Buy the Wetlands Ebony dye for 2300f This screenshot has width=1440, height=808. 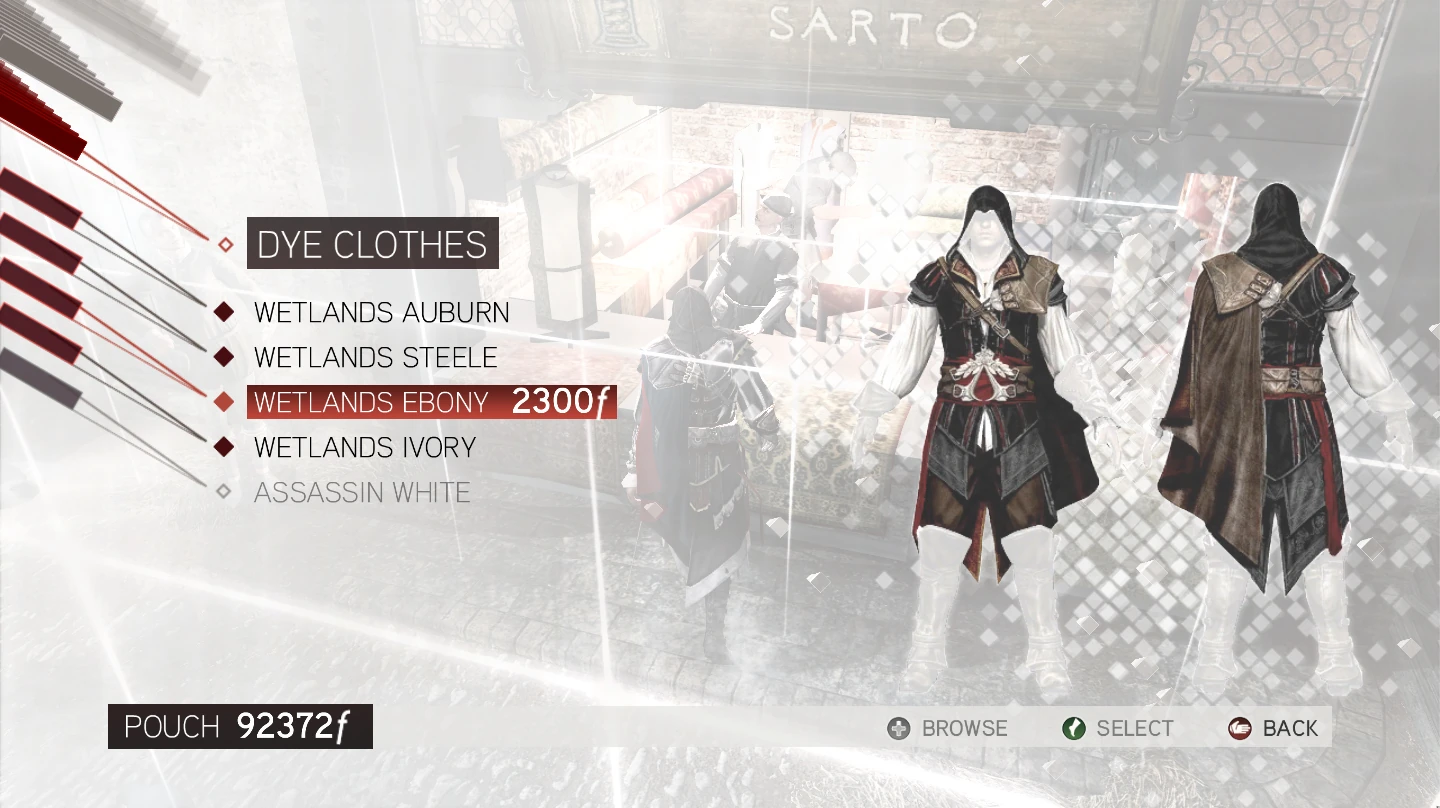pyautogui.click(x=430, y=402)
